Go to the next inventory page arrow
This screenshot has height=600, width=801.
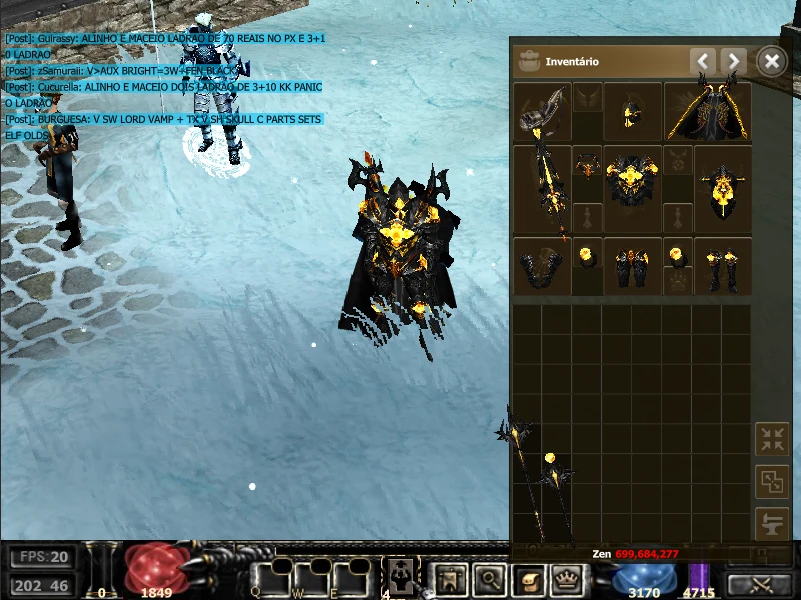tap(734, 62)
